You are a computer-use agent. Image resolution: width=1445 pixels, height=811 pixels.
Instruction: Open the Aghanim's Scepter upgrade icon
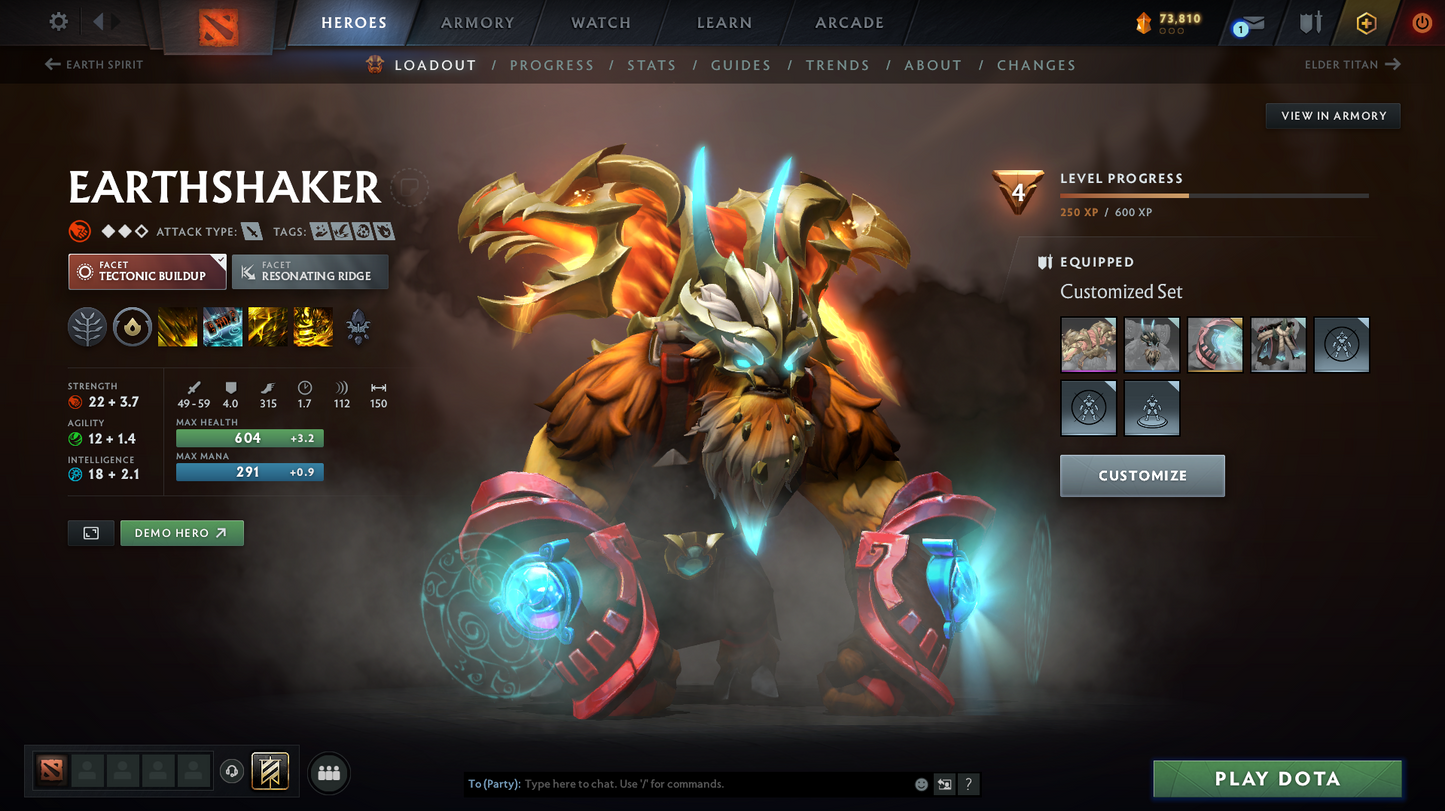click(x=357, y=327)
